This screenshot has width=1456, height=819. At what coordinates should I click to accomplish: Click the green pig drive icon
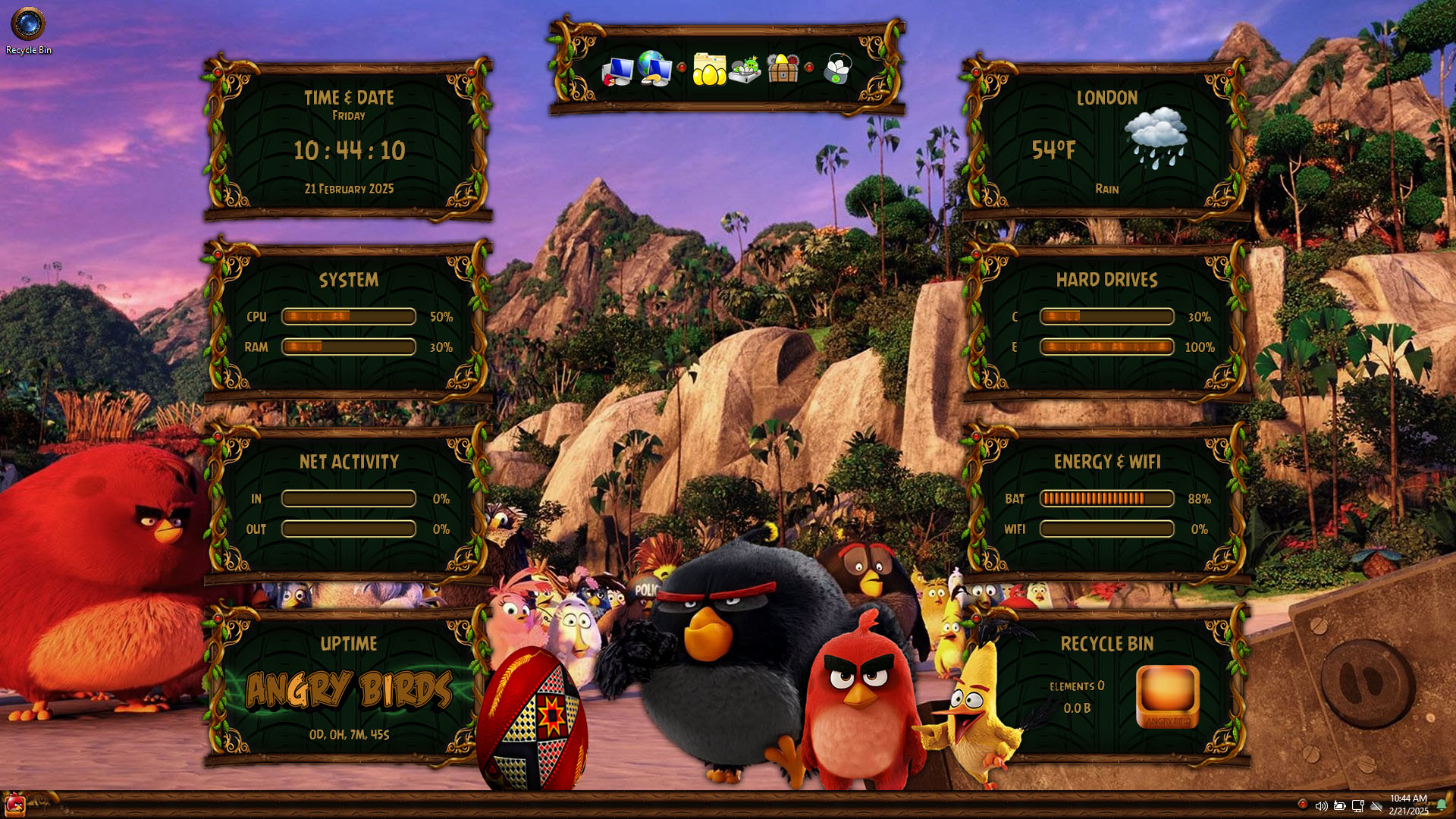[745, 70]
